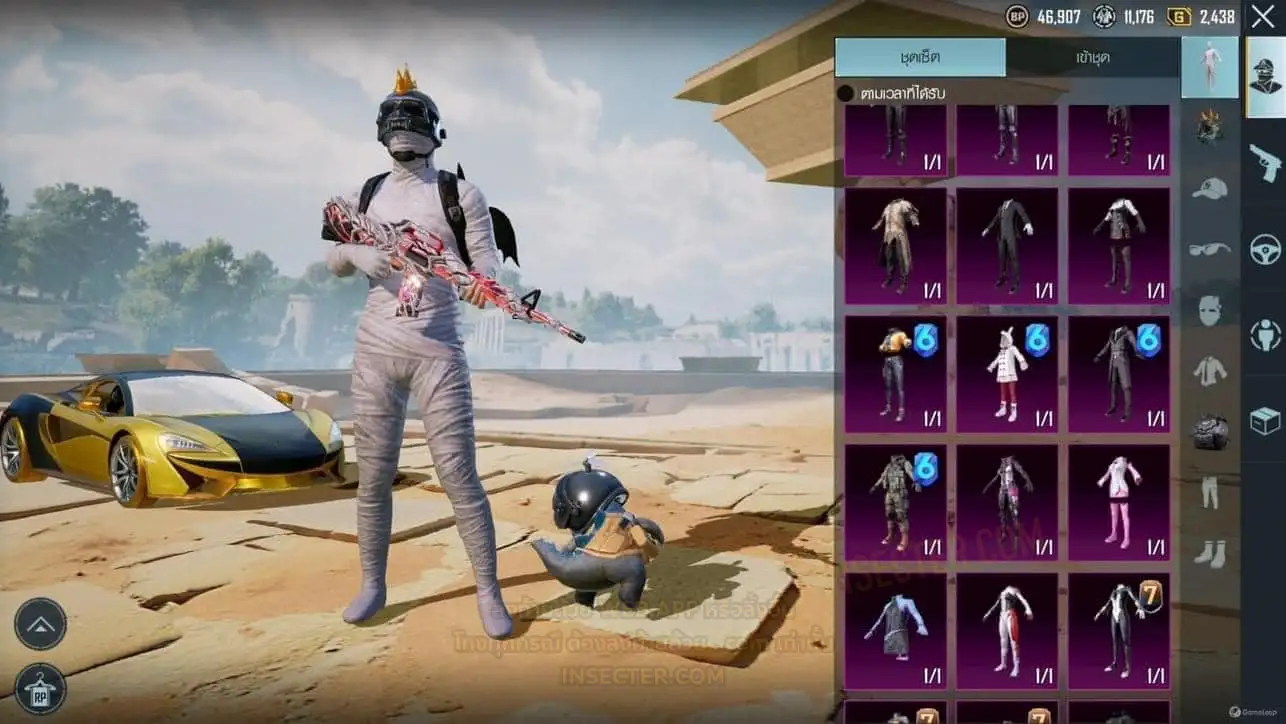Choose the pink and white dress outfit
This screenshot has height=724, width=1286.
(1118, 502)
